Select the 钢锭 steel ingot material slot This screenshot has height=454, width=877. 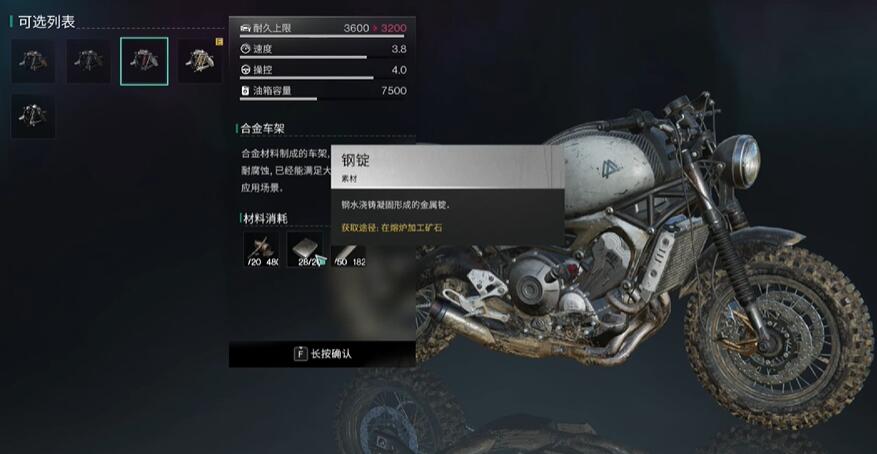[305, 250]
